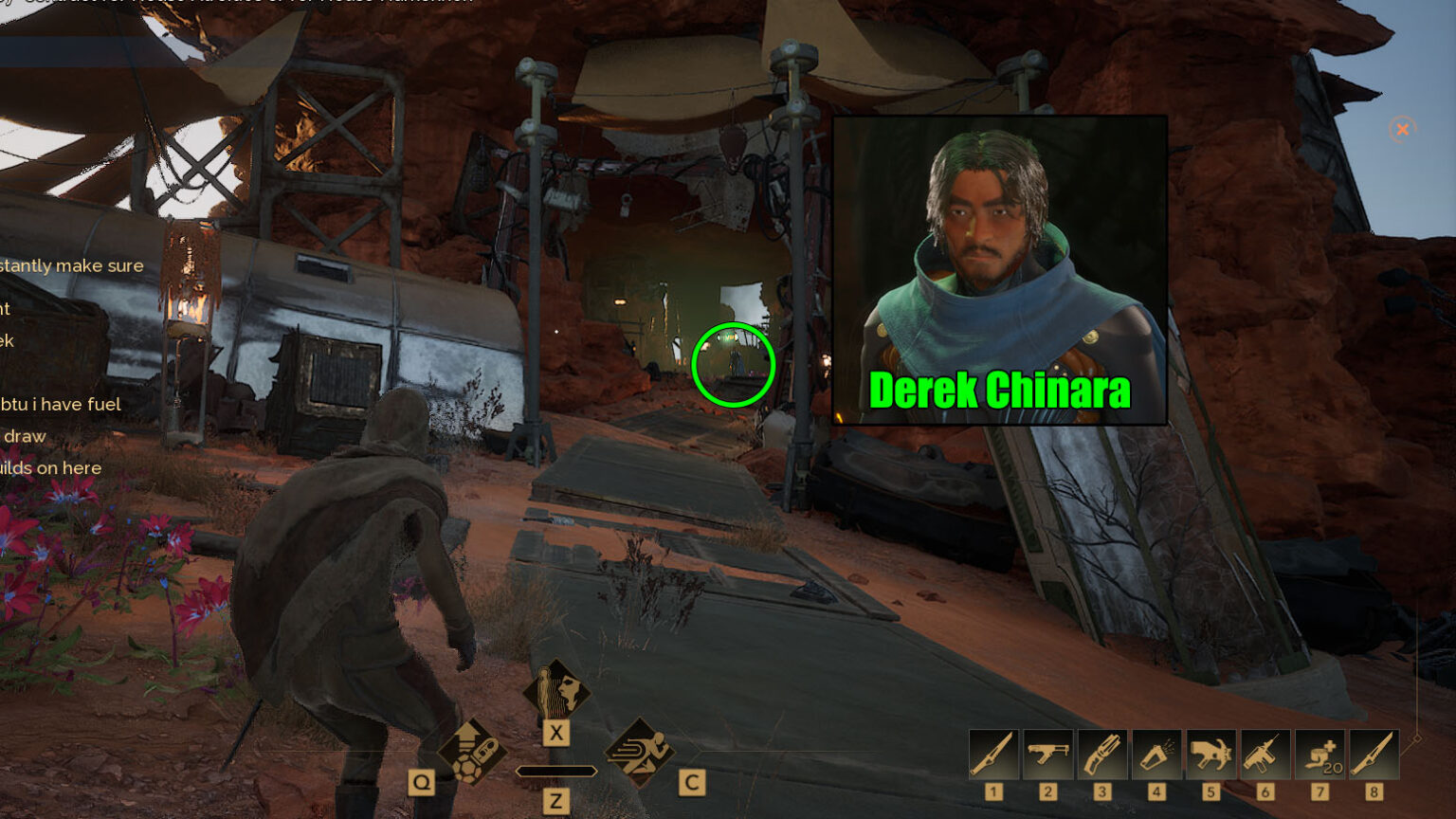The width and height of the screenshot is (1456, 819).
Task: Select the knife in hotbar slot 1
Action: pos(992,754)
